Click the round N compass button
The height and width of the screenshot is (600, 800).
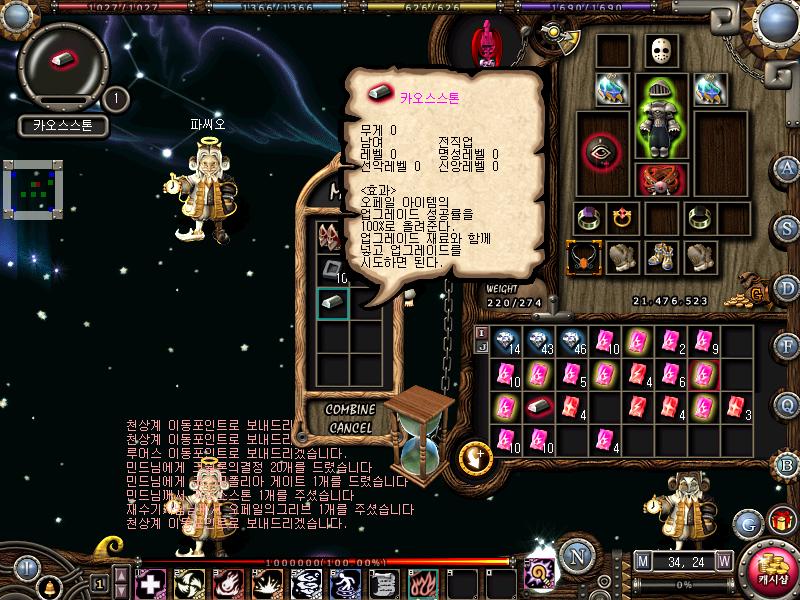pos(575,556)
